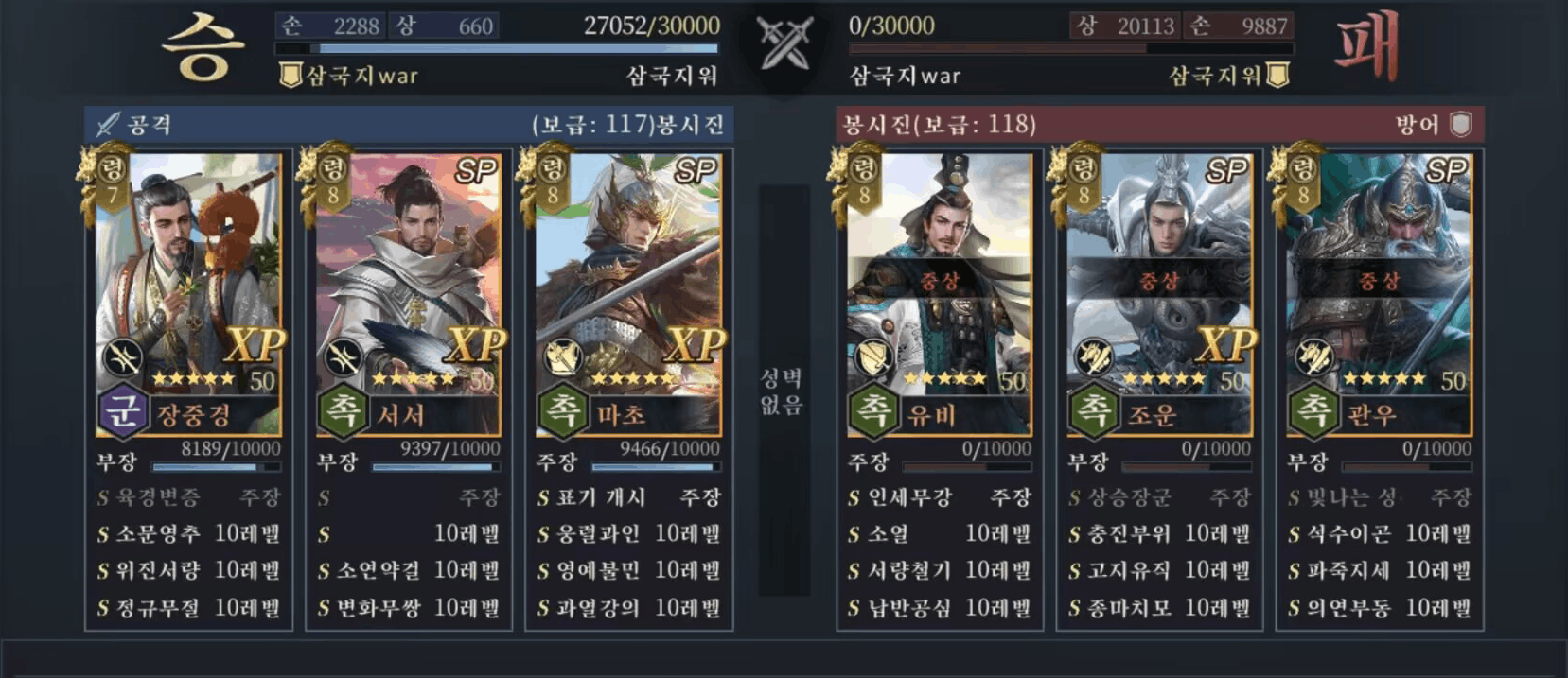The image size is (1568, 678).
Task: Show the 인세무강 skill details
Action: [940, 497]
